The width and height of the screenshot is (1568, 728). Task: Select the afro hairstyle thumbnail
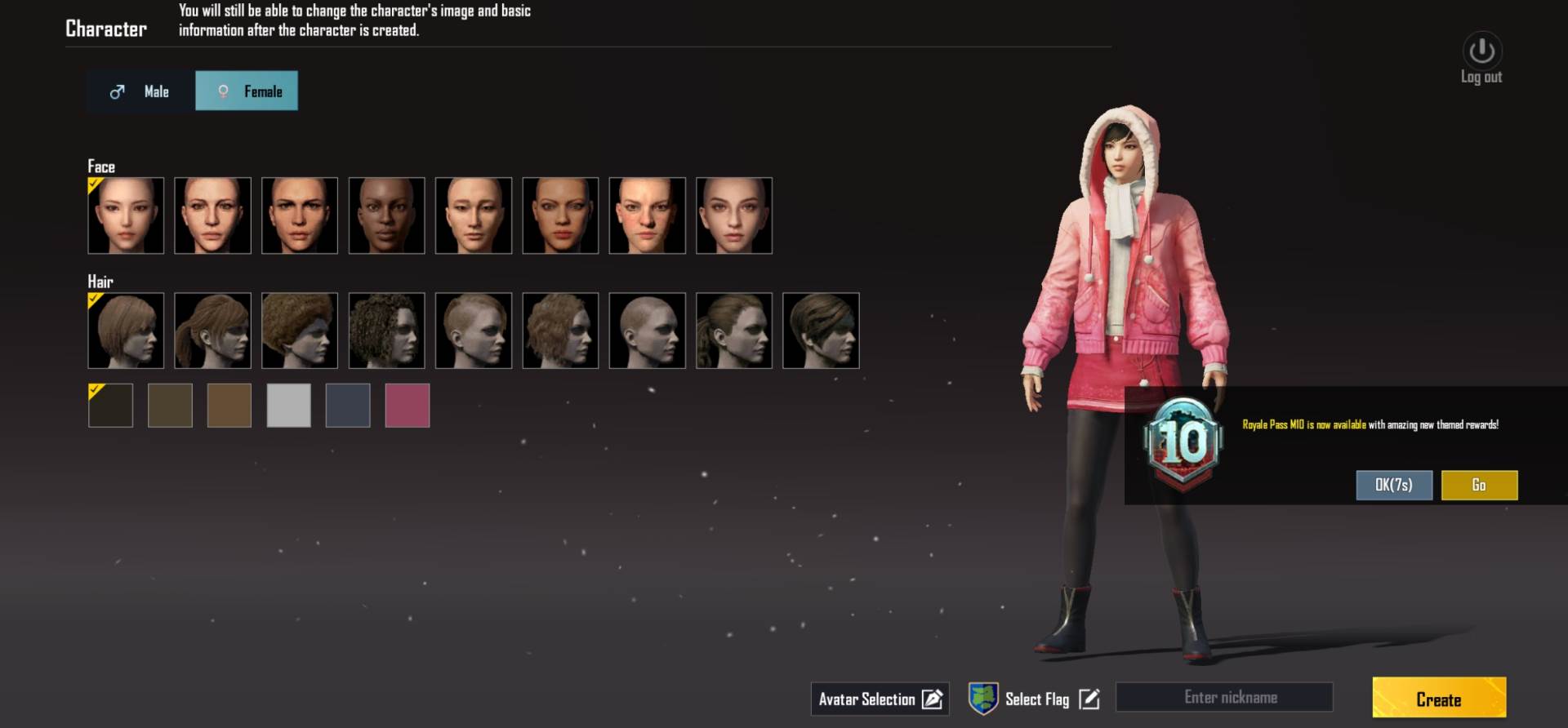[x=299, y=331]
